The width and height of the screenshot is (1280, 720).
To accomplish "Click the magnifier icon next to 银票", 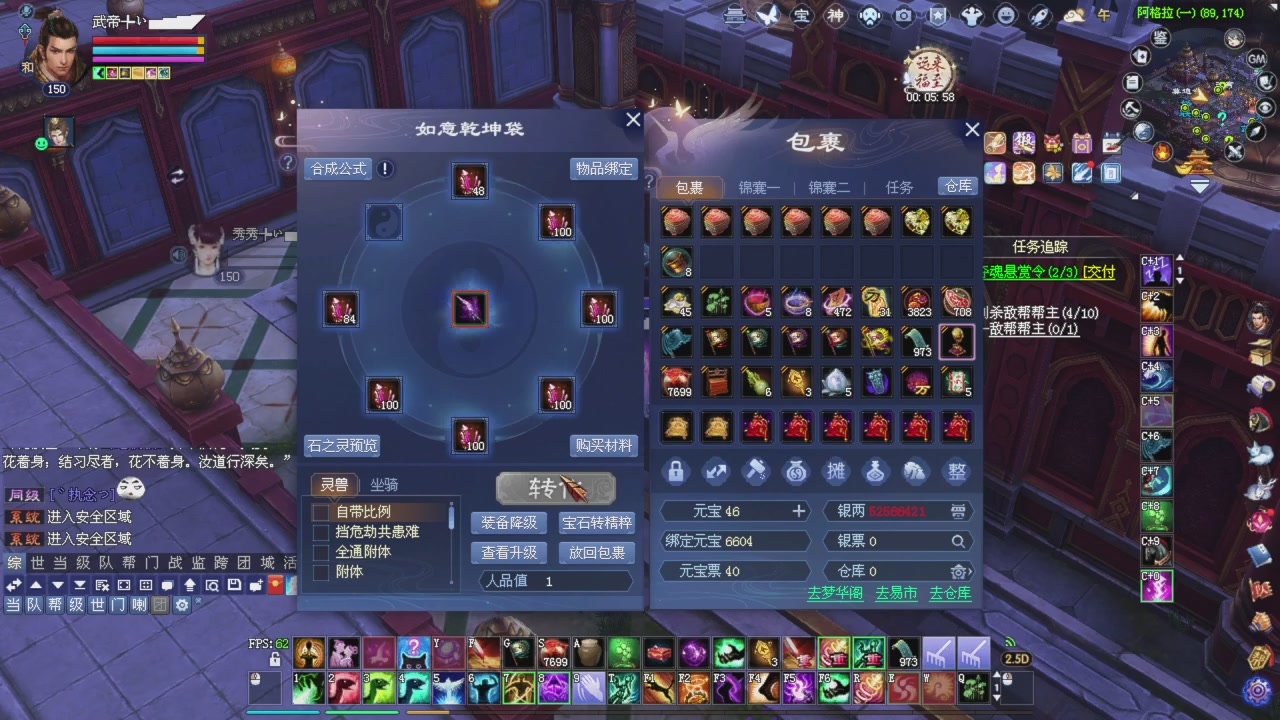I will [x=958, y=539].
